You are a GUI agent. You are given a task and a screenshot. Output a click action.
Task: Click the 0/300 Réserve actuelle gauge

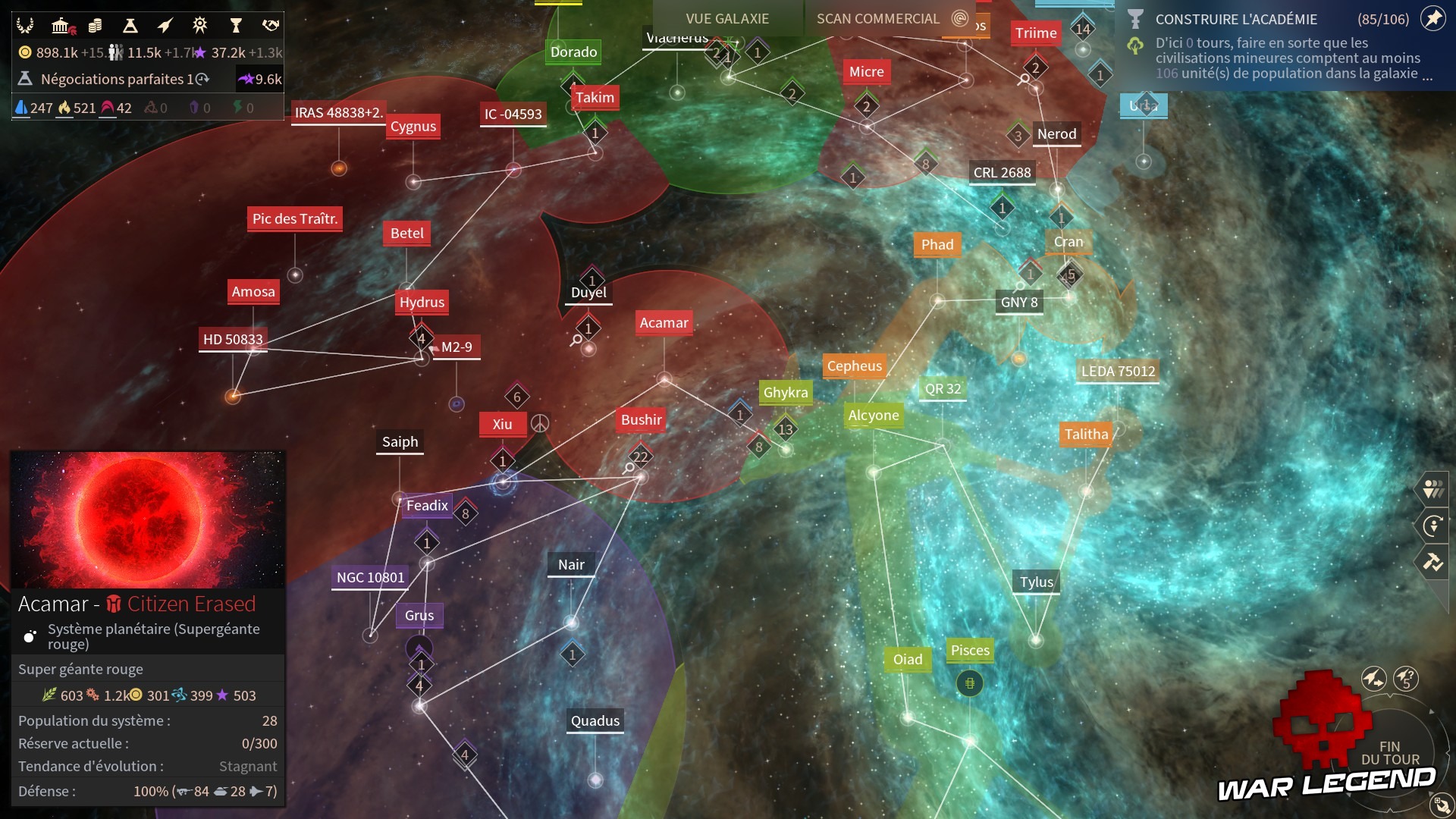pyautogui.click(x=258, y=744)
